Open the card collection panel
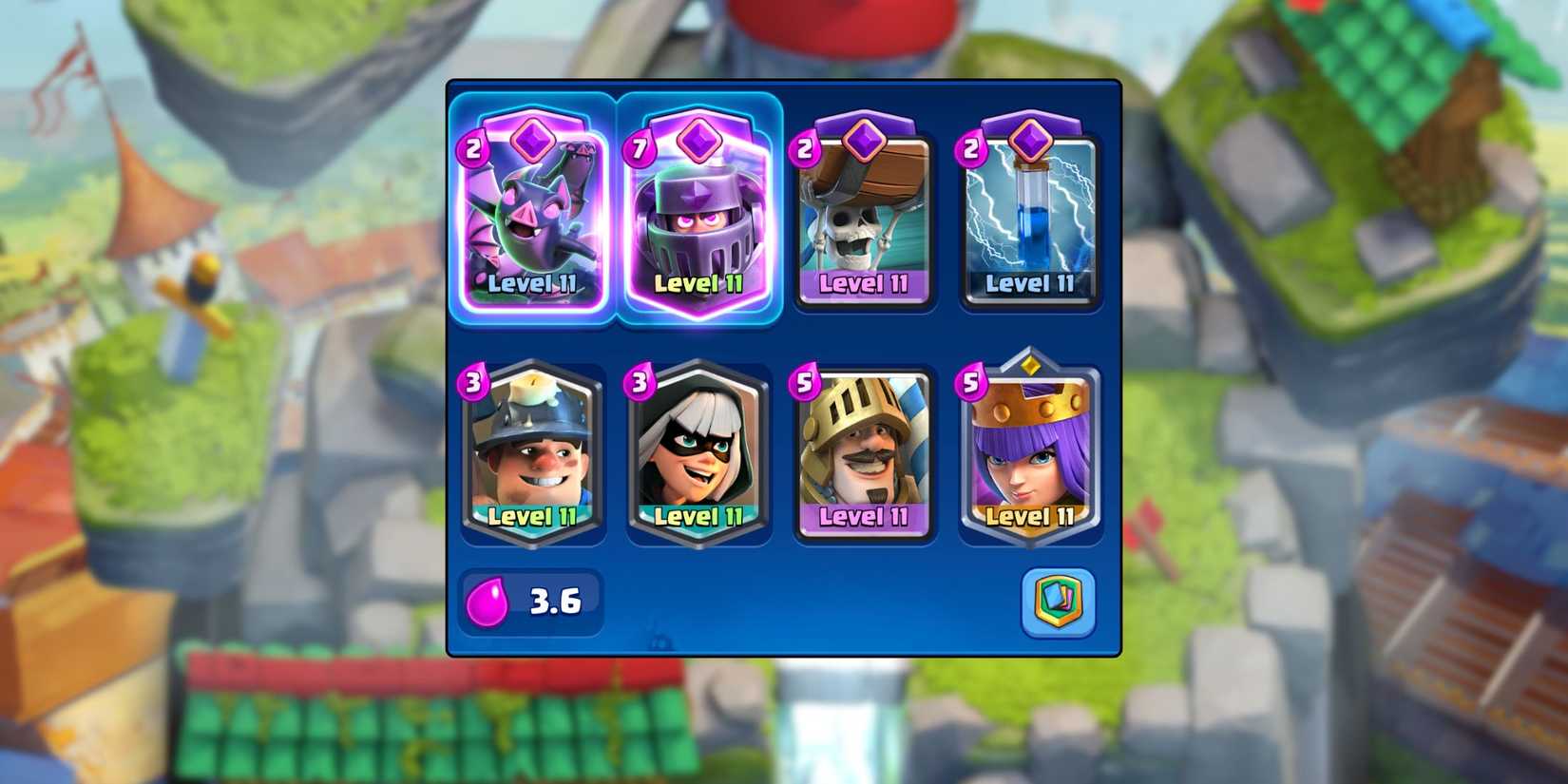The height and width of the screenshot is (784, 1568). (1058, 602)
